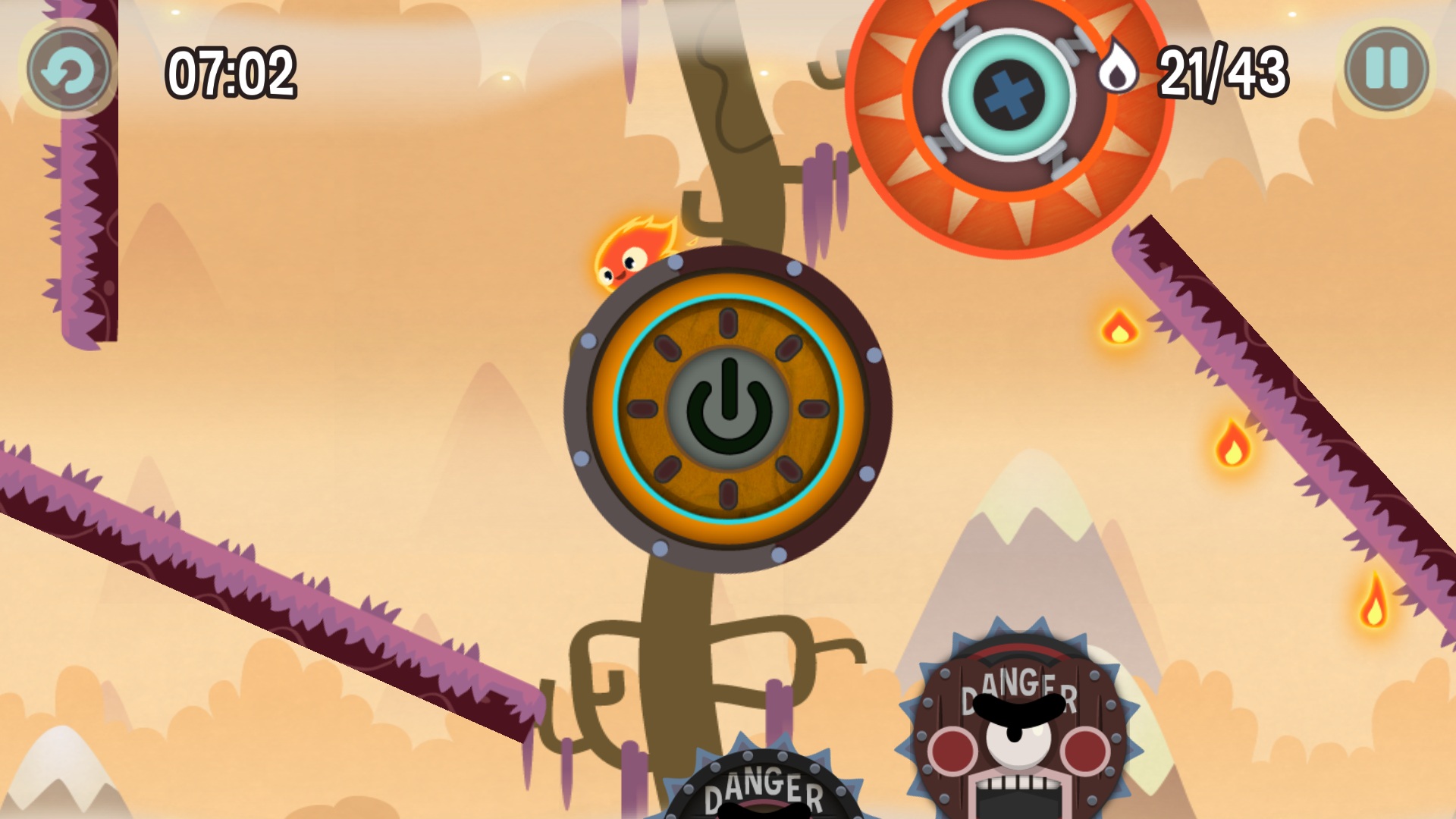
Task: Click the partially hidden lower DANGER wheel
Action: [766, 789]
